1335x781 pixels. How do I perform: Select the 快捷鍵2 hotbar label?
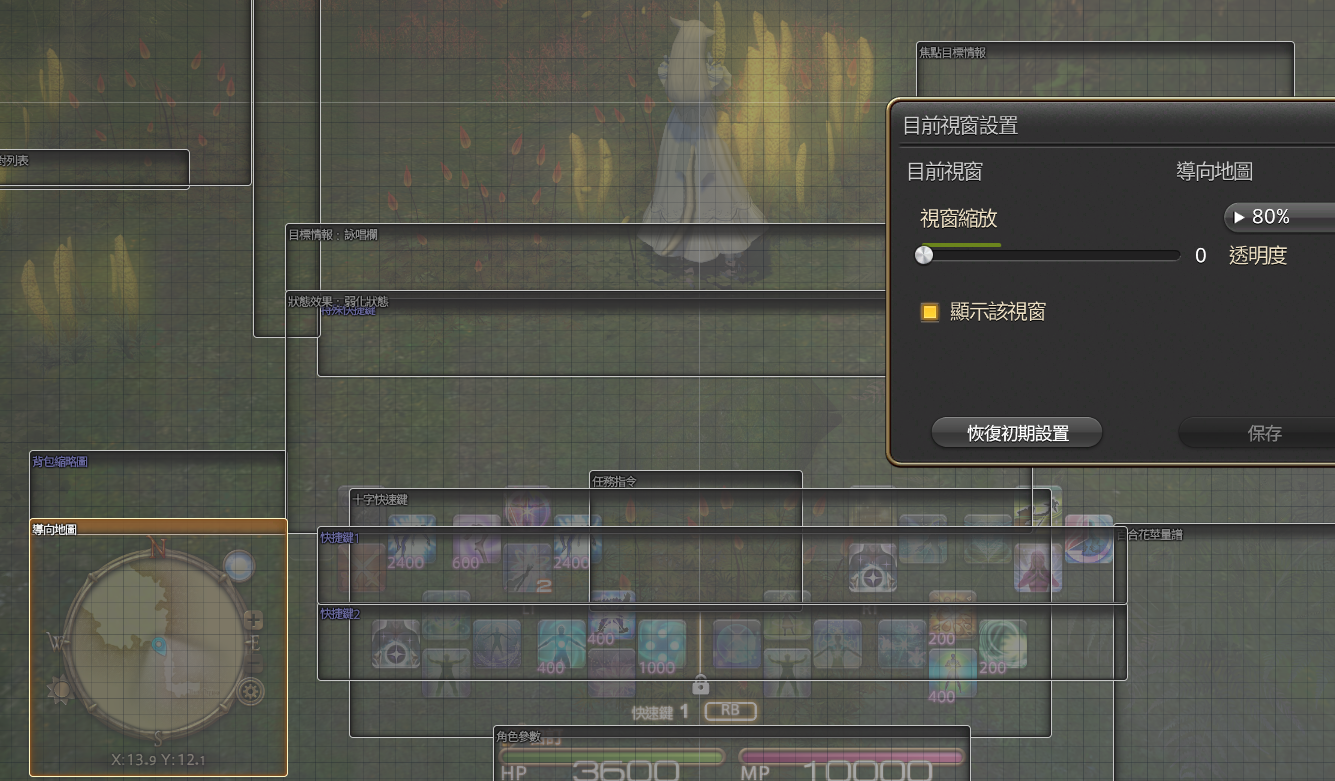(340, 613)
